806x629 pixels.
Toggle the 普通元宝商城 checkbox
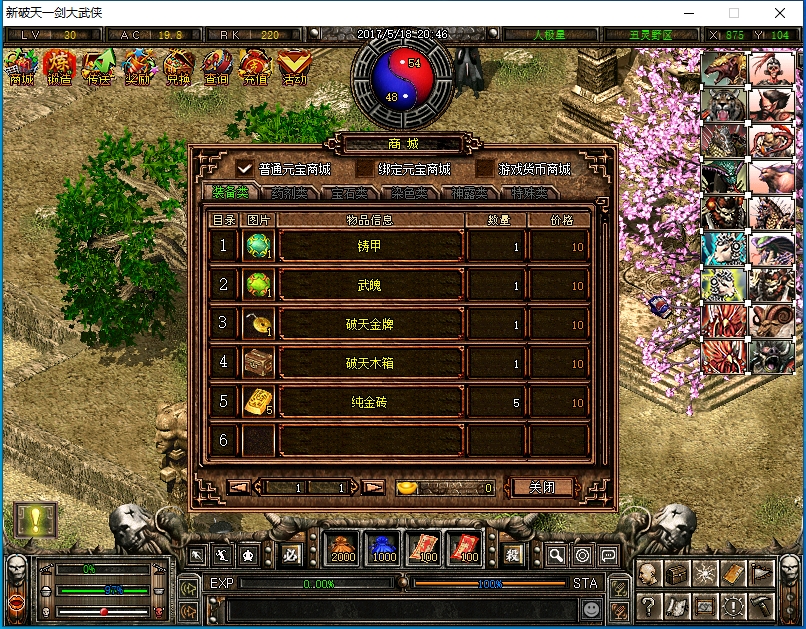coord(245,169)
